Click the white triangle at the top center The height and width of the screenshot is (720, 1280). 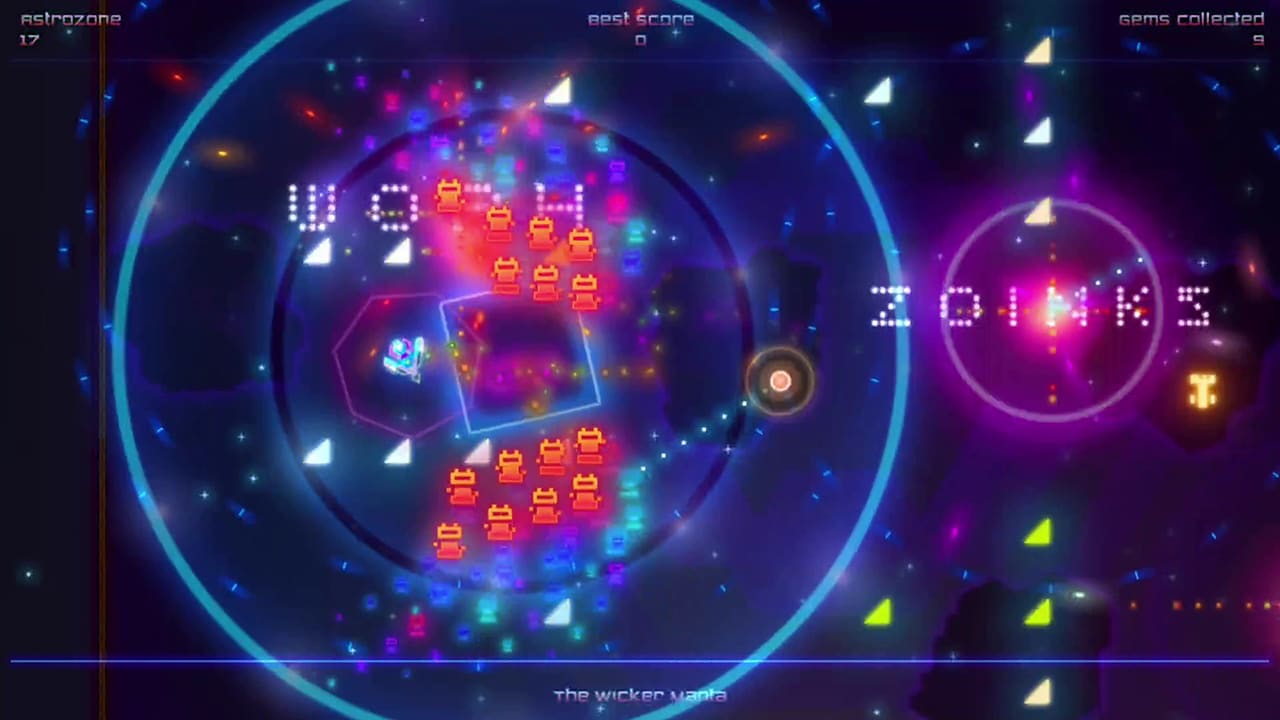point(556,92)
